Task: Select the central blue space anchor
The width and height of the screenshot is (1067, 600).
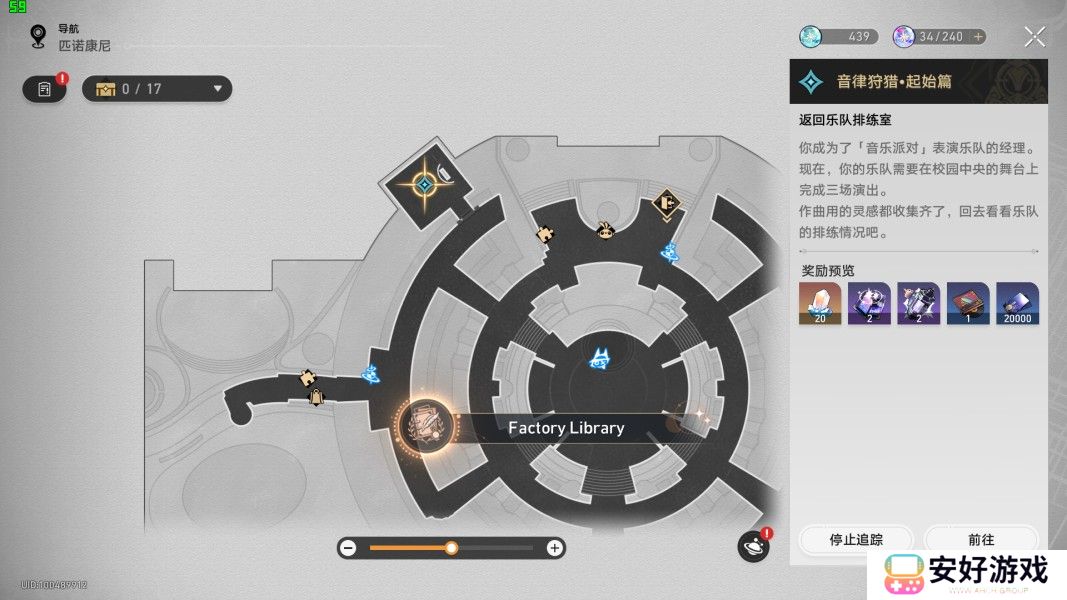Action: 601,358
